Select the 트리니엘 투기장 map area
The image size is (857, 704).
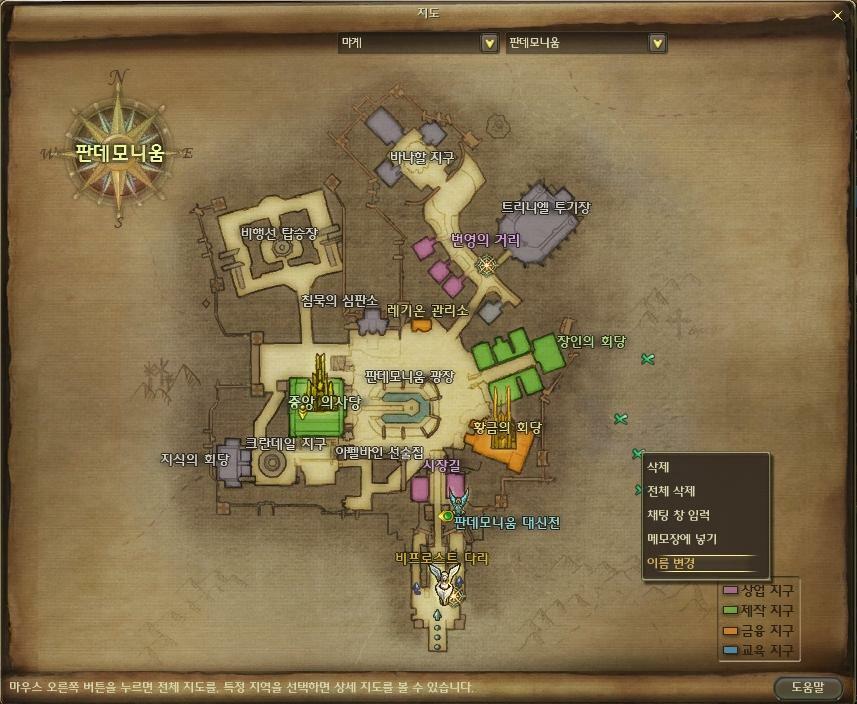pyautogui.click(x=545, y=208)
